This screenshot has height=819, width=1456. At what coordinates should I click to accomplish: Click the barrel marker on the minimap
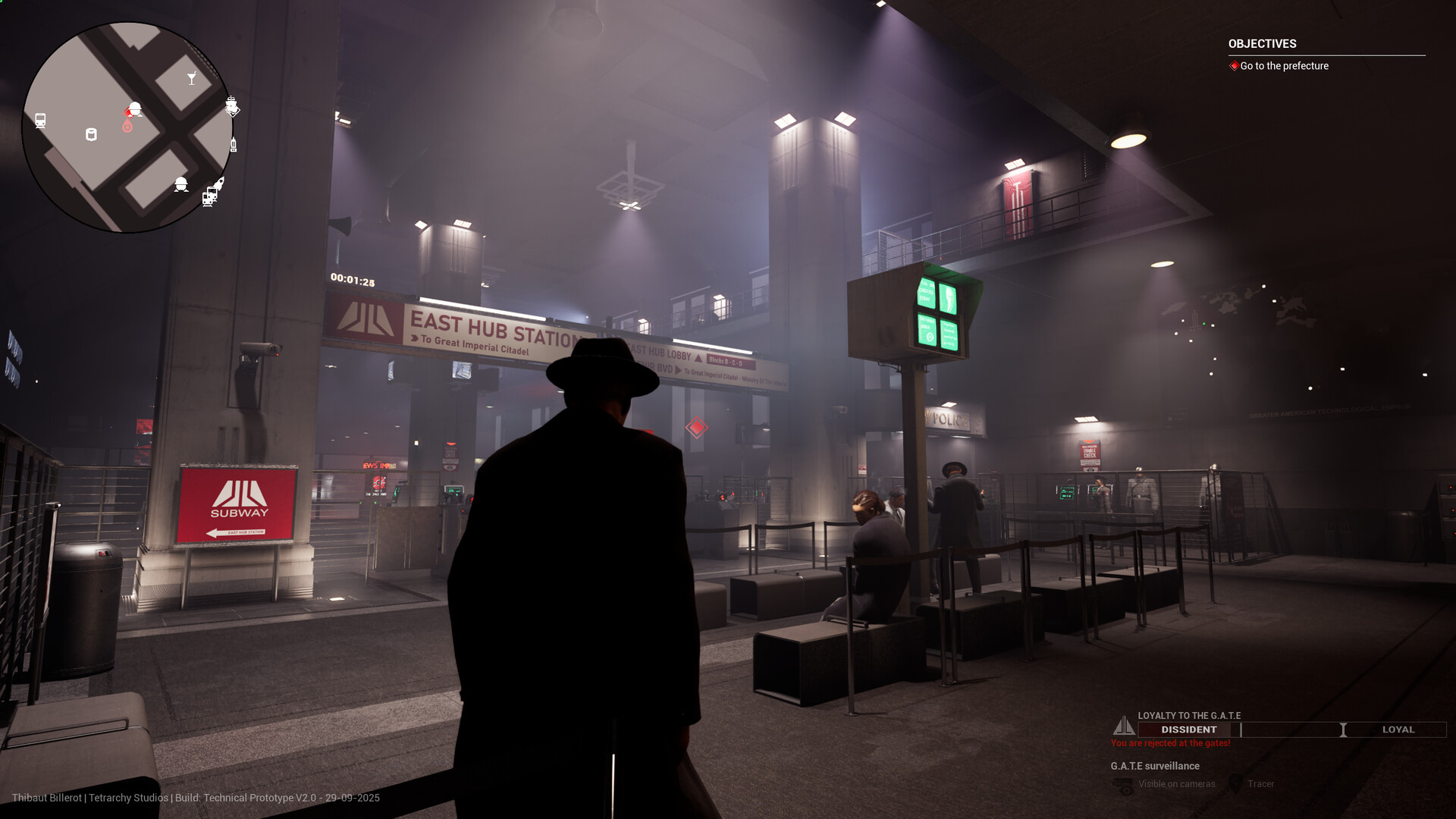pos(91,135)
